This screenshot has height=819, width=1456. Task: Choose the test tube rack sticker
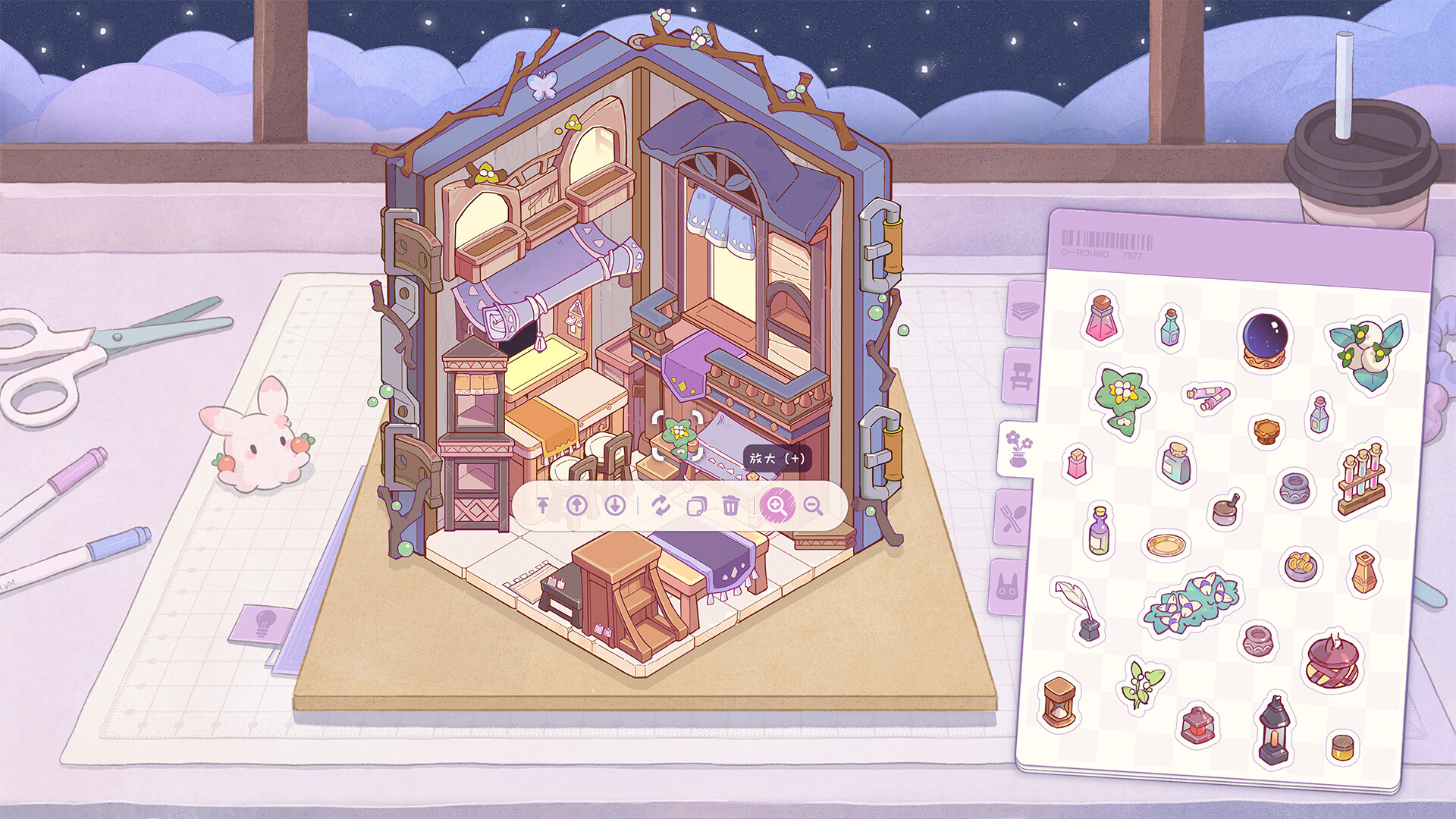(1361, 480)
